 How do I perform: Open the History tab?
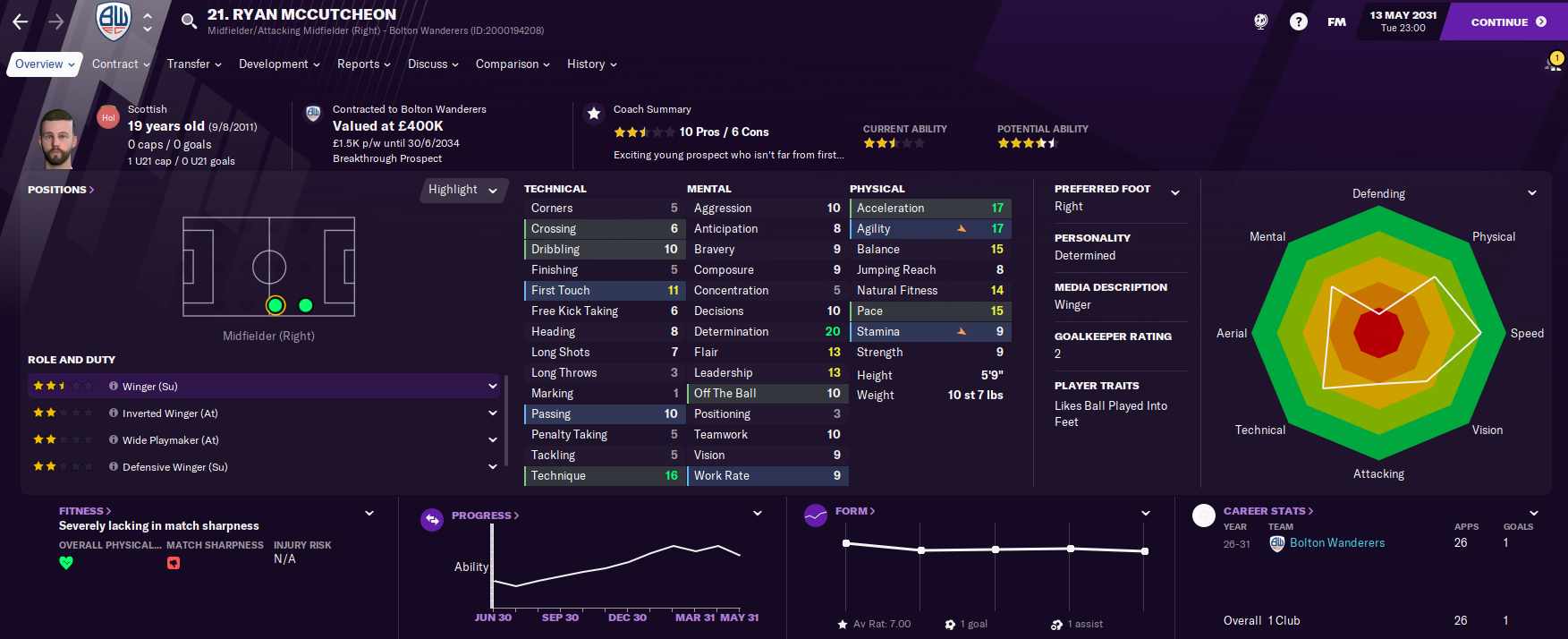(x=591, y=64)
